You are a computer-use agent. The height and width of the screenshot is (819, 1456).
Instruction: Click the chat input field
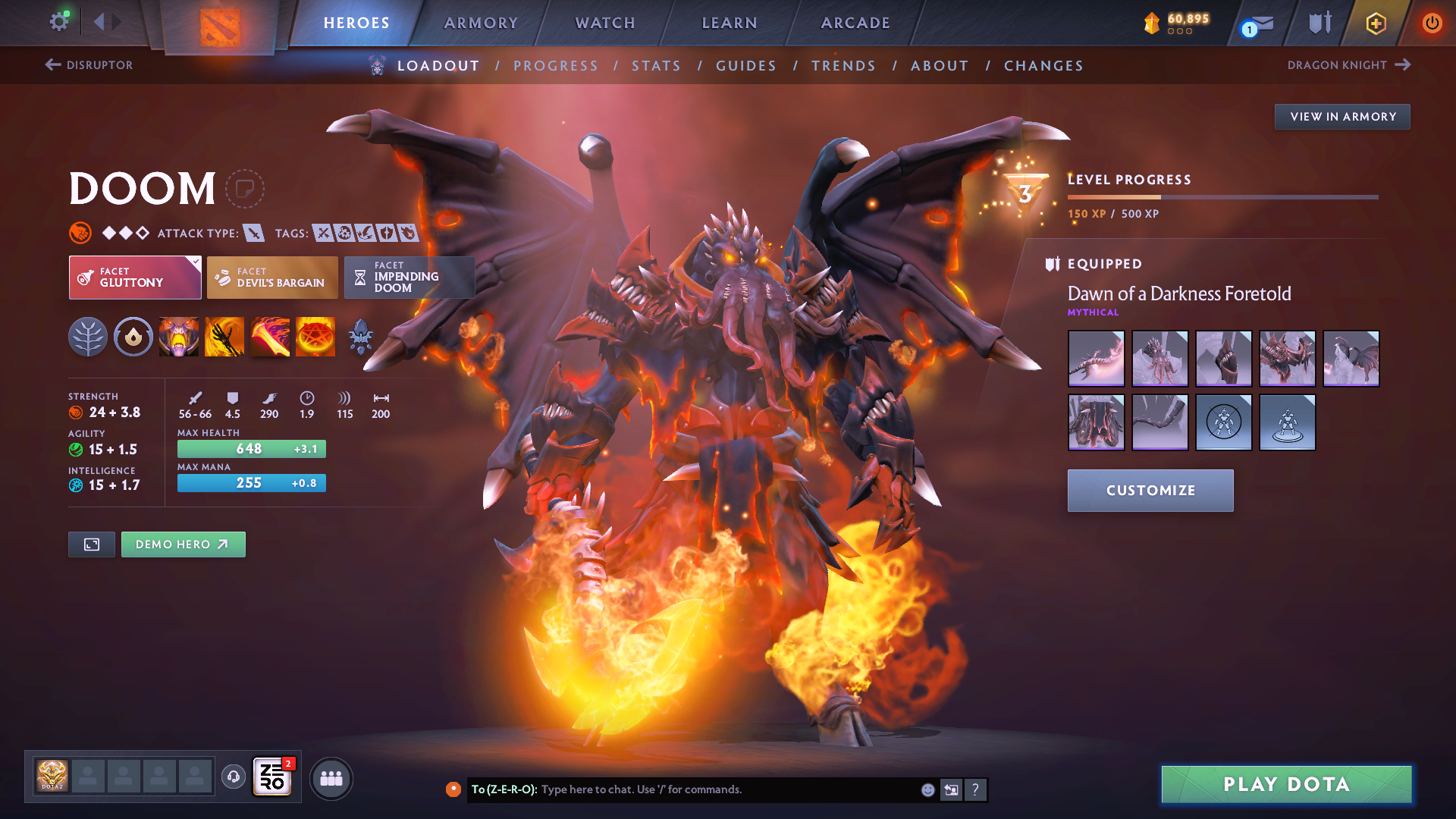click(728, 789)
